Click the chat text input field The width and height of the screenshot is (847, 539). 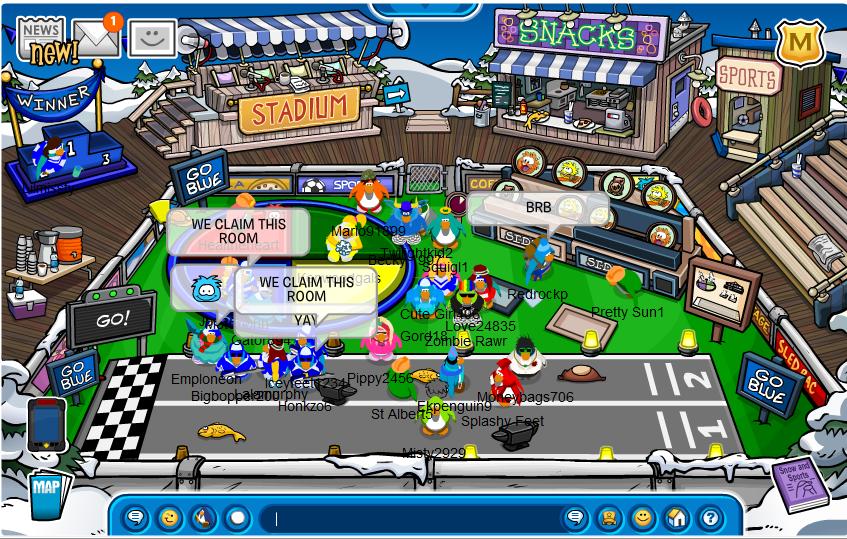point(410,518)
